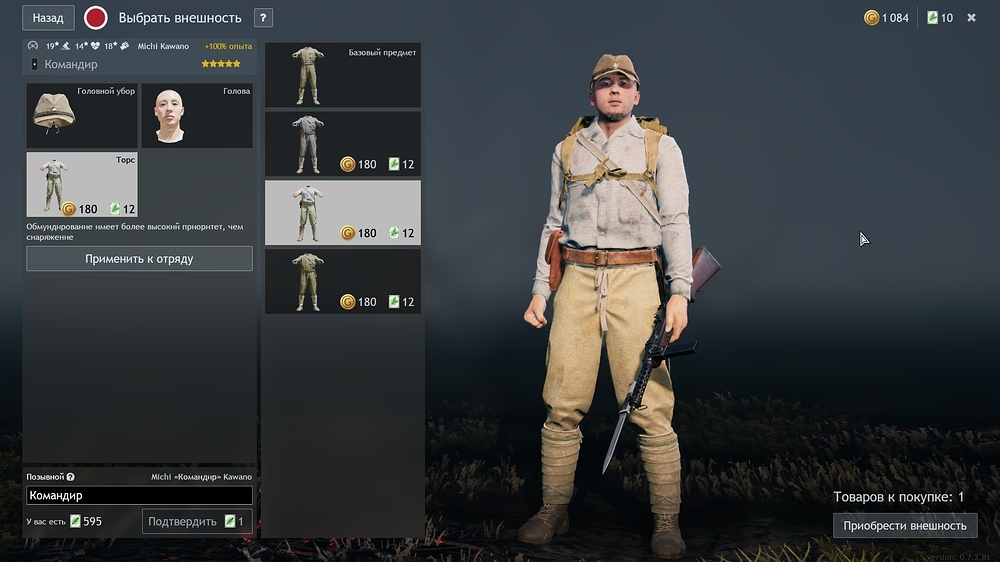Viewport: 1000px width, 562px height.
Task: Choose the Базовый предмет base uniform
Action: [x=342, y=76]
